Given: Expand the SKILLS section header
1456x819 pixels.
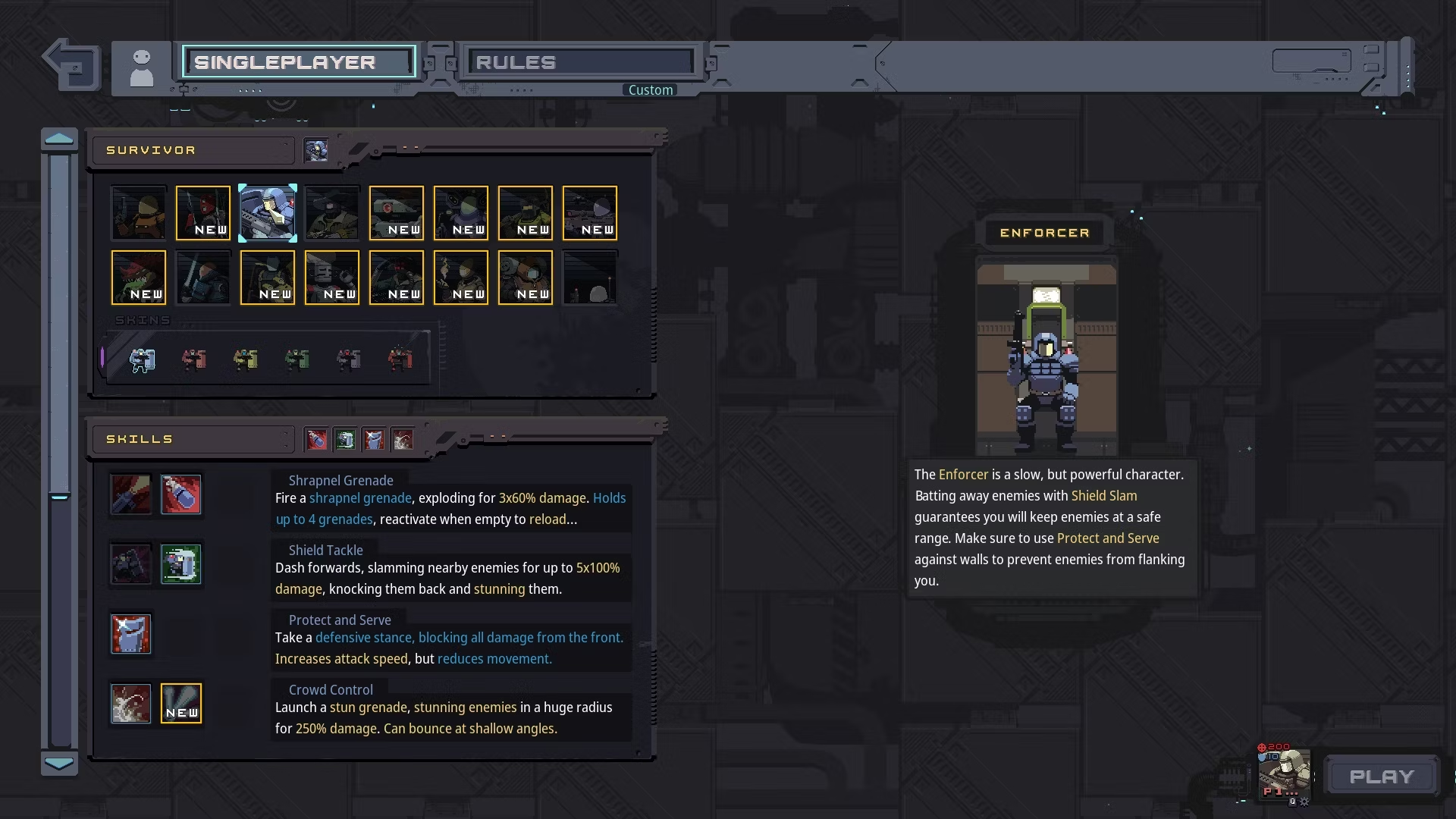Looking at the screenshot, I should click(193, 439).
